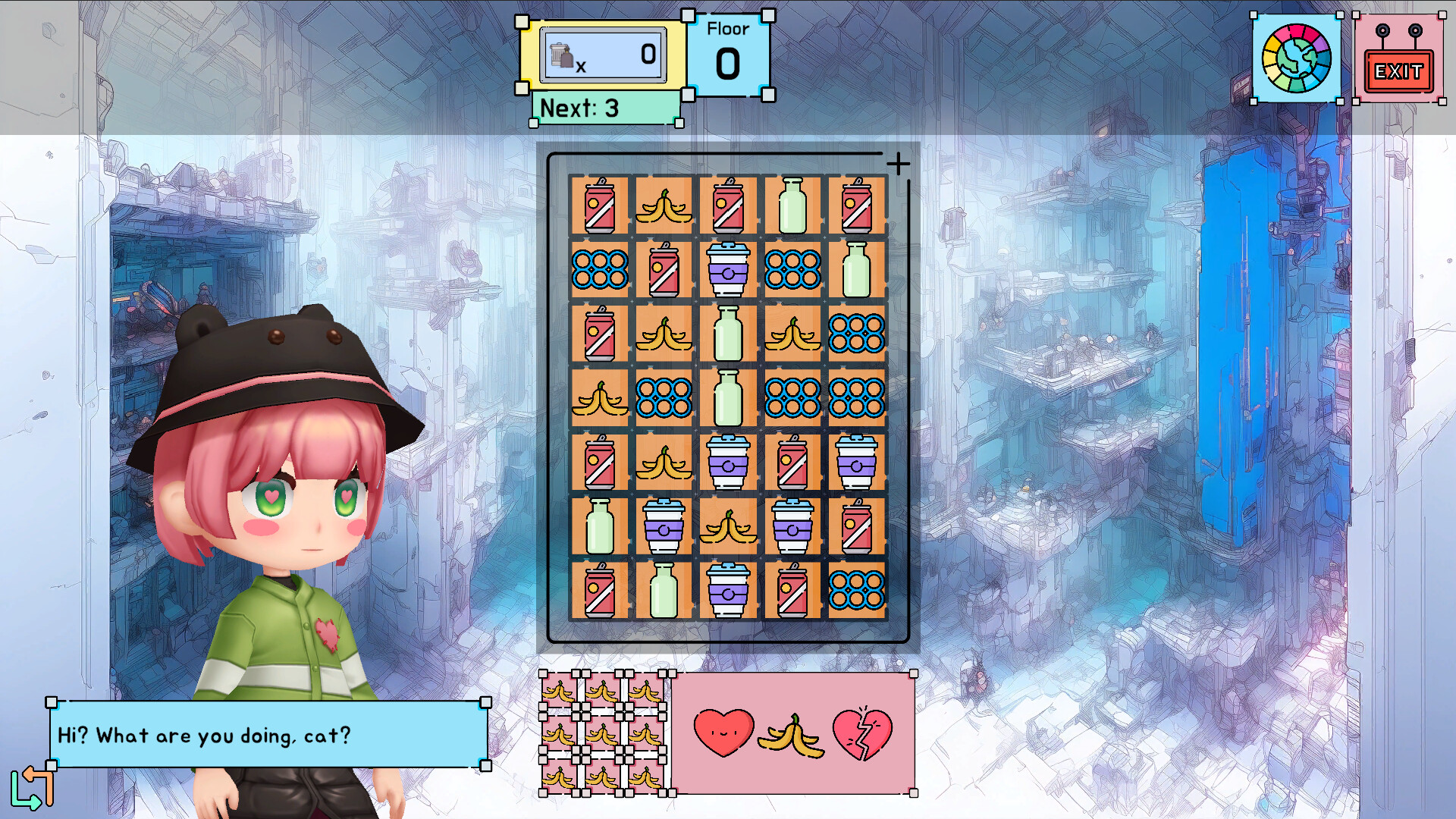This screenshot has height=819, width=1456.
Task: Click the banana grid thumbnail panel
Action: coord(603,730)
